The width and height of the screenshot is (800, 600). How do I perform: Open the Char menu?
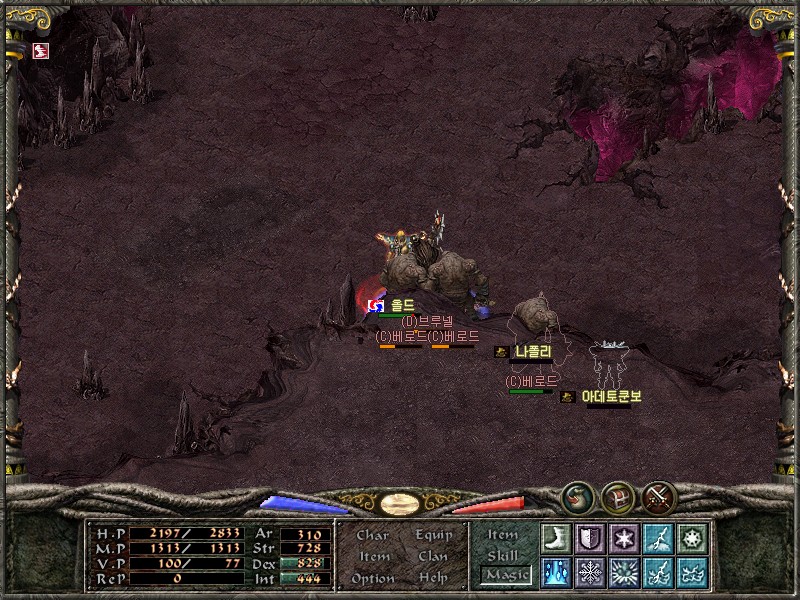pyautogui.click(x=373, y=535)
